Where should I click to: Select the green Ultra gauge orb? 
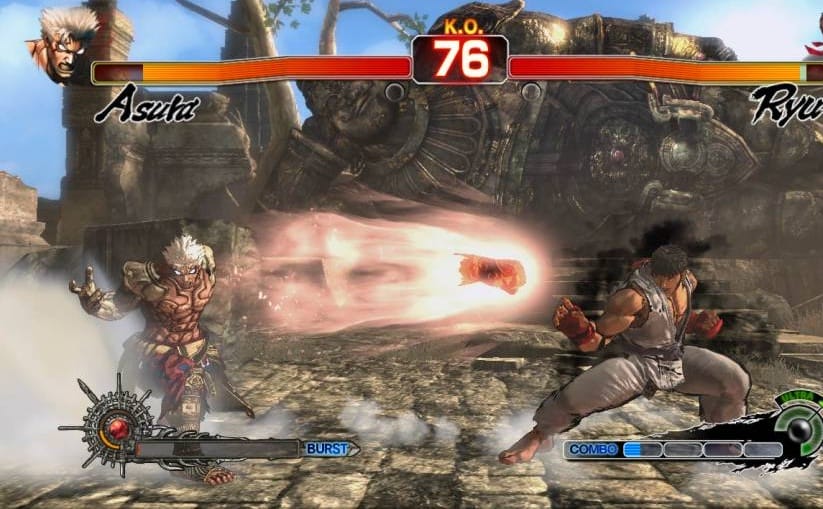click(801, 430)
